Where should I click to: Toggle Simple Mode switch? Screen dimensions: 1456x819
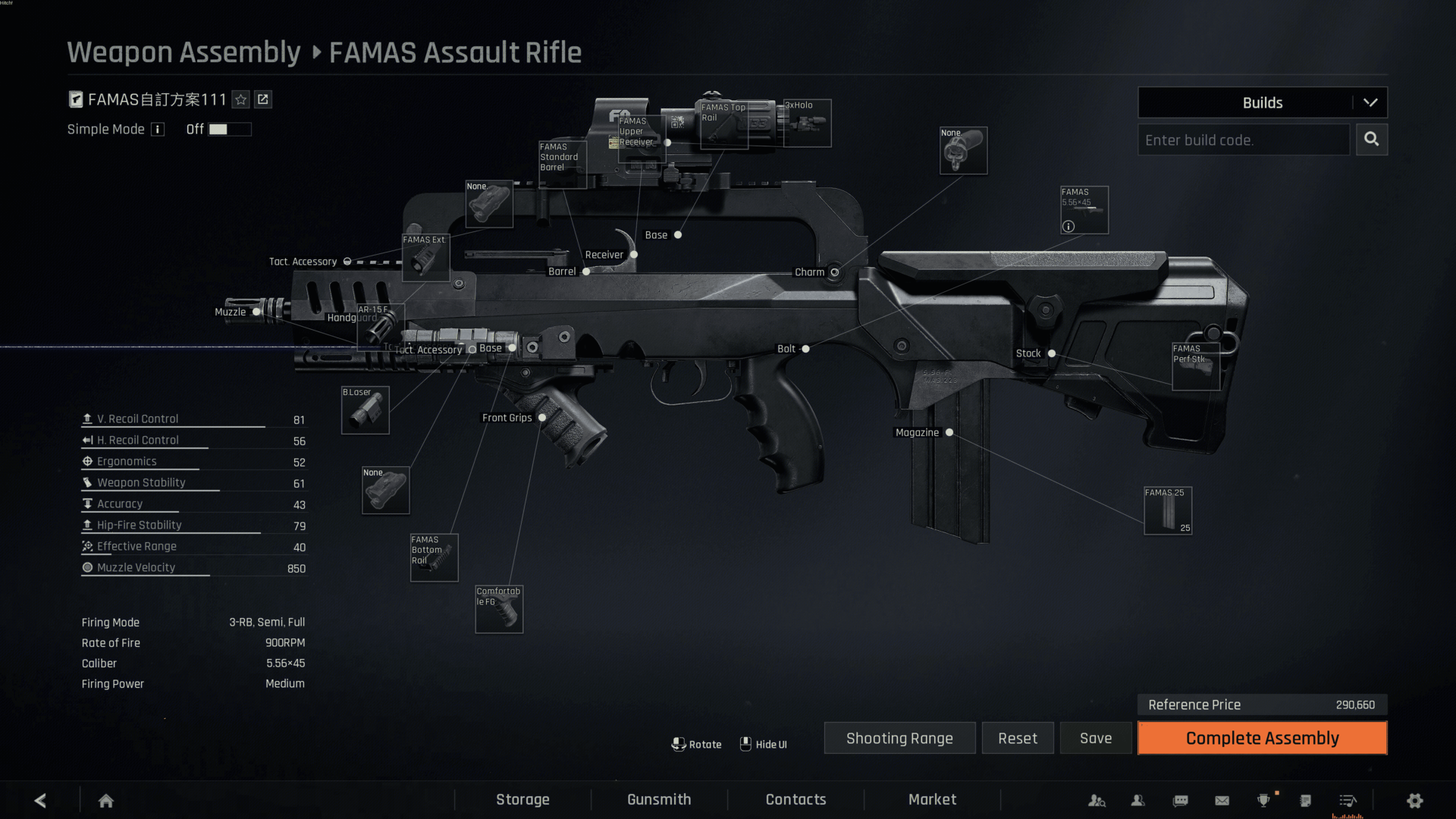pyautogui.click(x=229, y=129)
